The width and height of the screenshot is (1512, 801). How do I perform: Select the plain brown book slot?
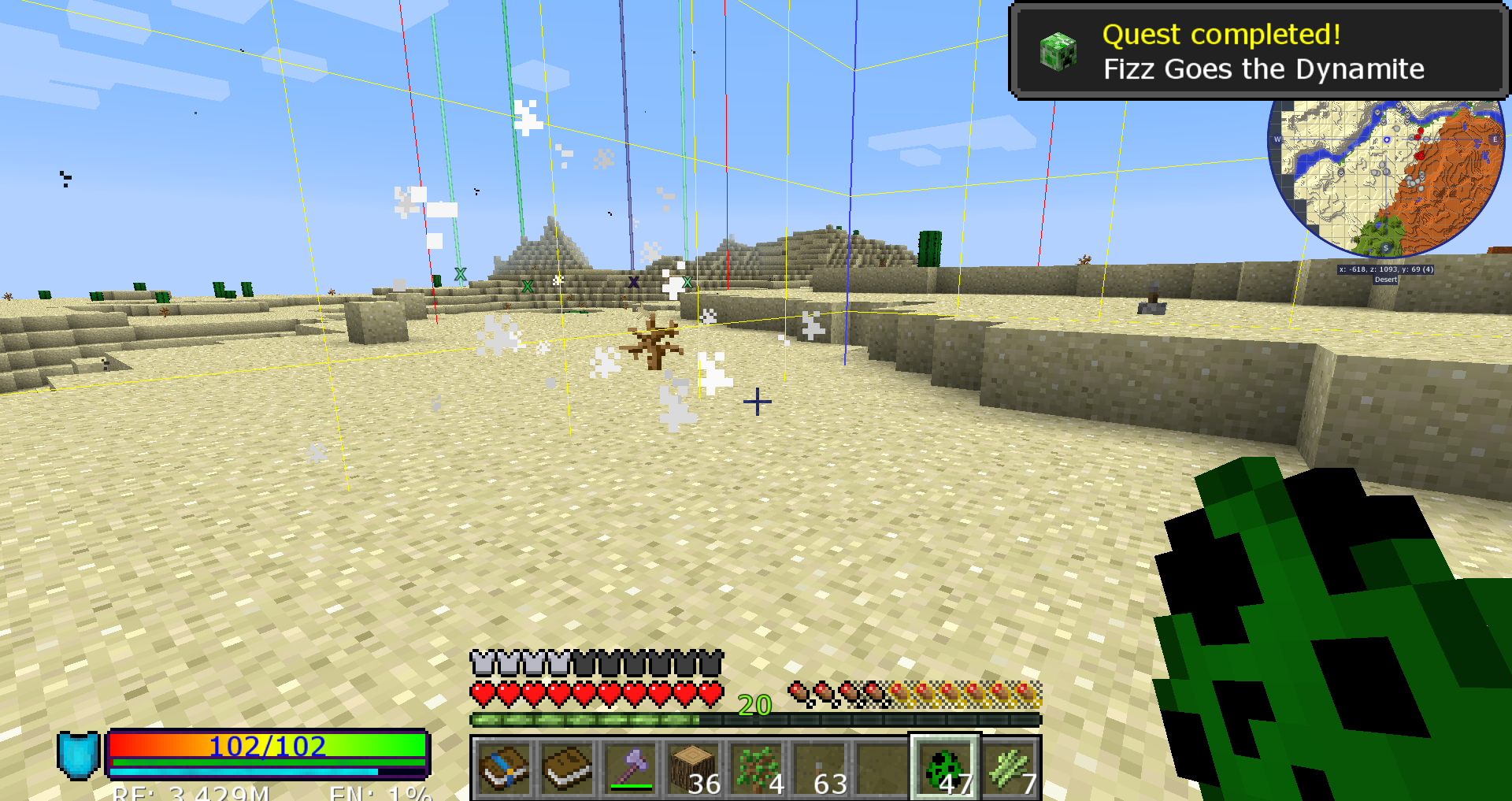tap(567, 768)
